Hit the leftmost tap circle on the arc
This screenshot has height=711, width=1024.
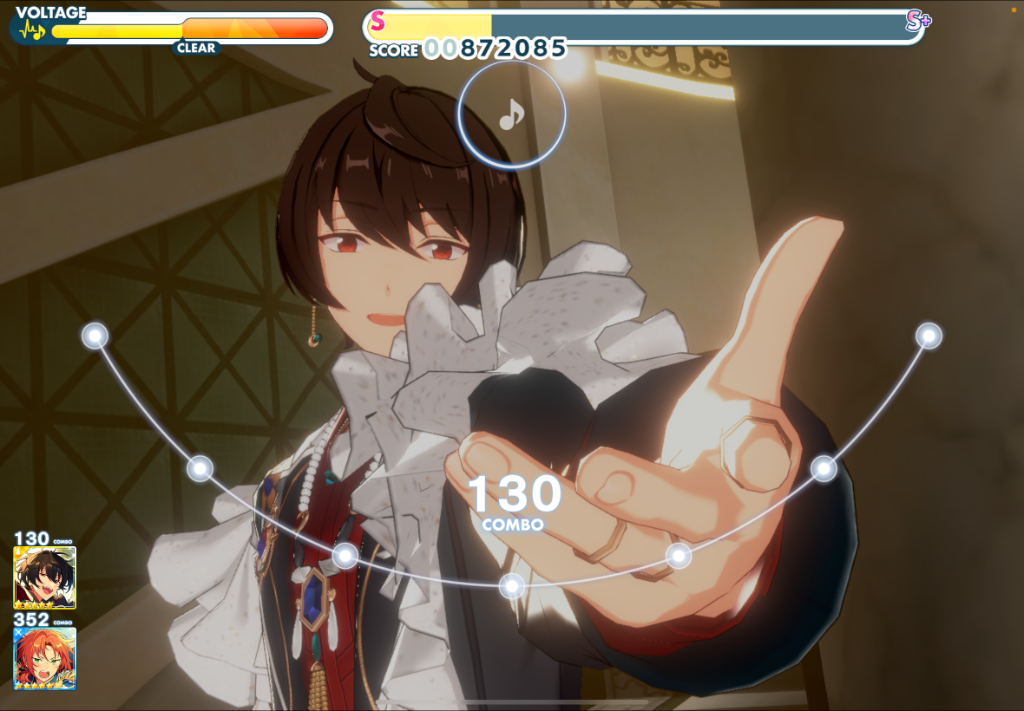[95, 335]
